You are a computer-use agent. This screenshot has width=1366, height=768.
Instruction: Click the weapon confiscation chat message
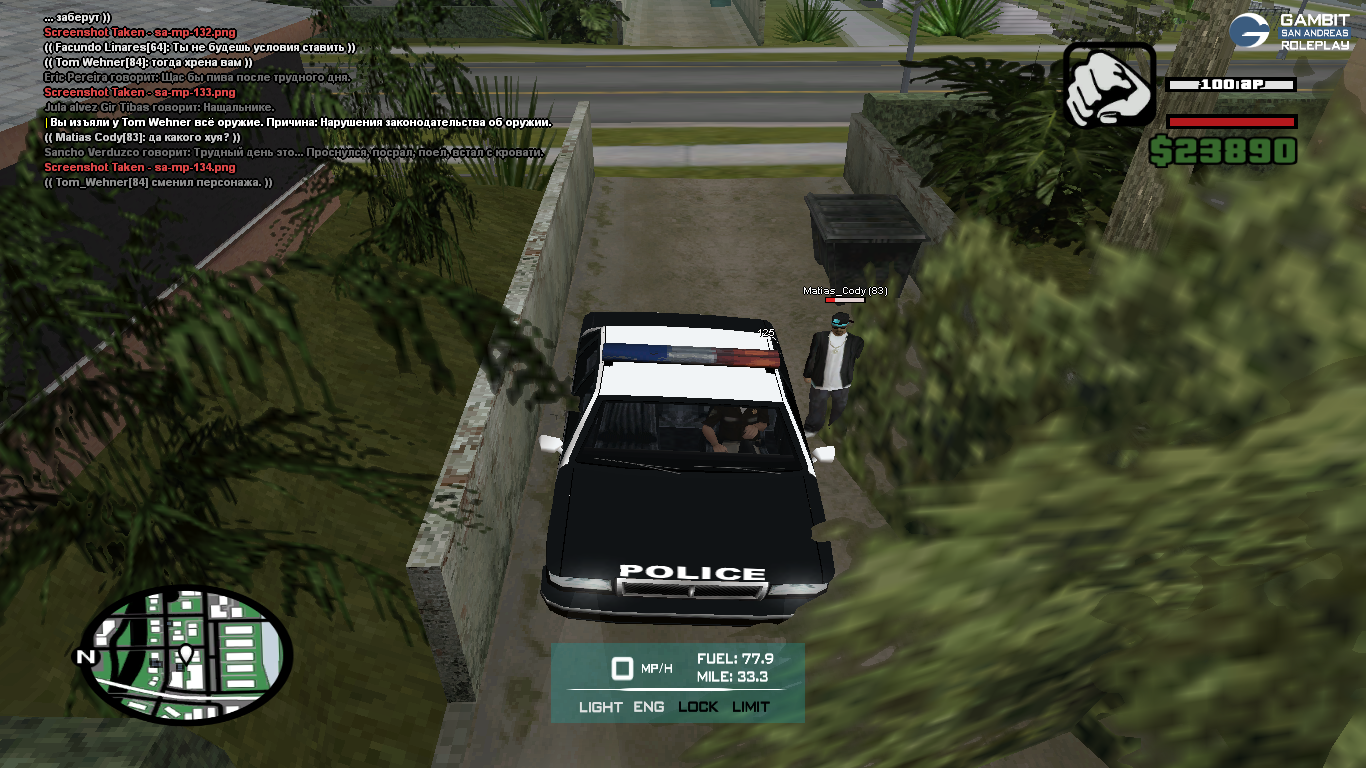coord(300,122)
